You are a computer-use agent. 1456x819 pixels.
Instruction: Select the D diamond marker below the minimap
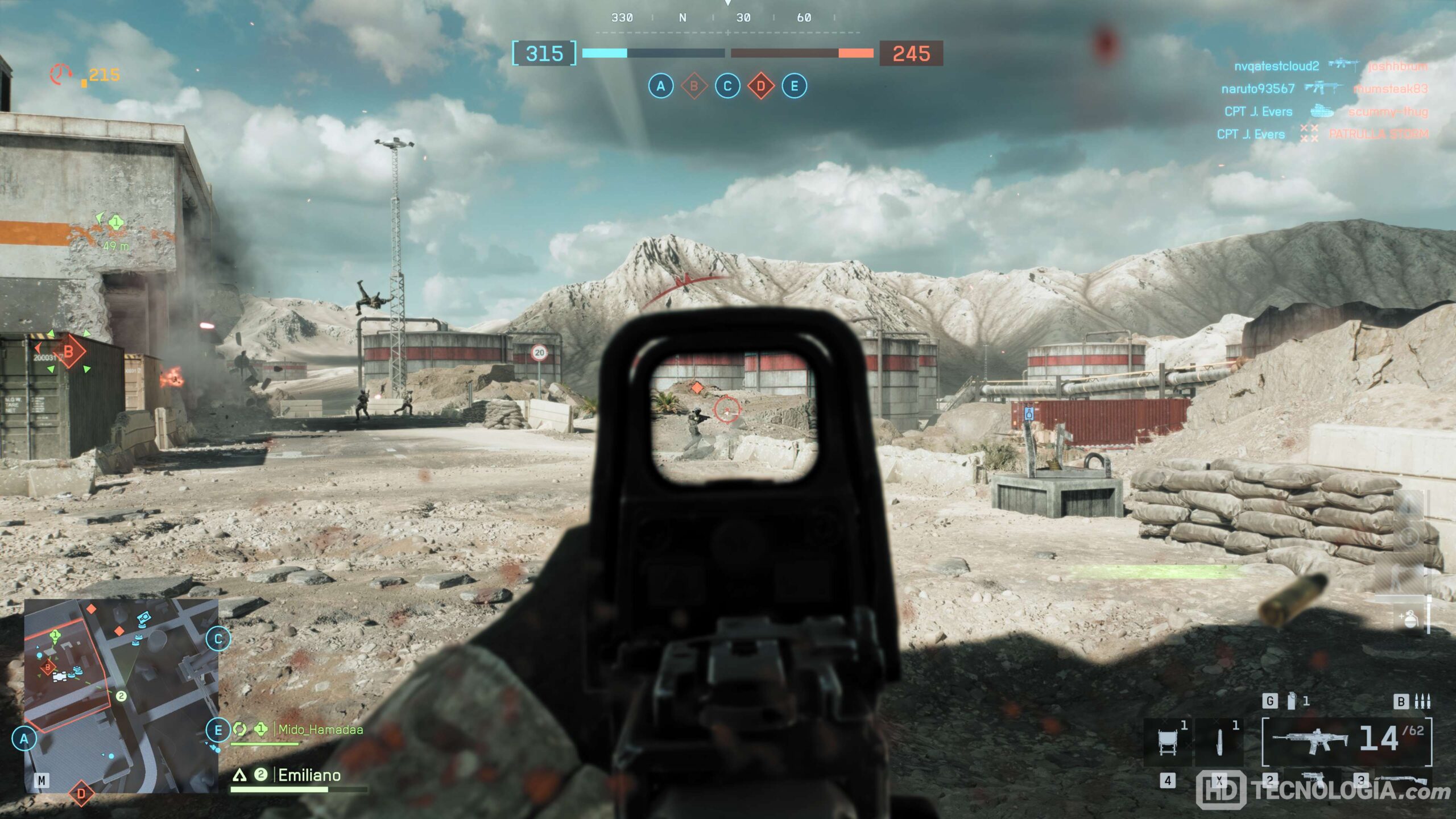click(x=81, y=793)
